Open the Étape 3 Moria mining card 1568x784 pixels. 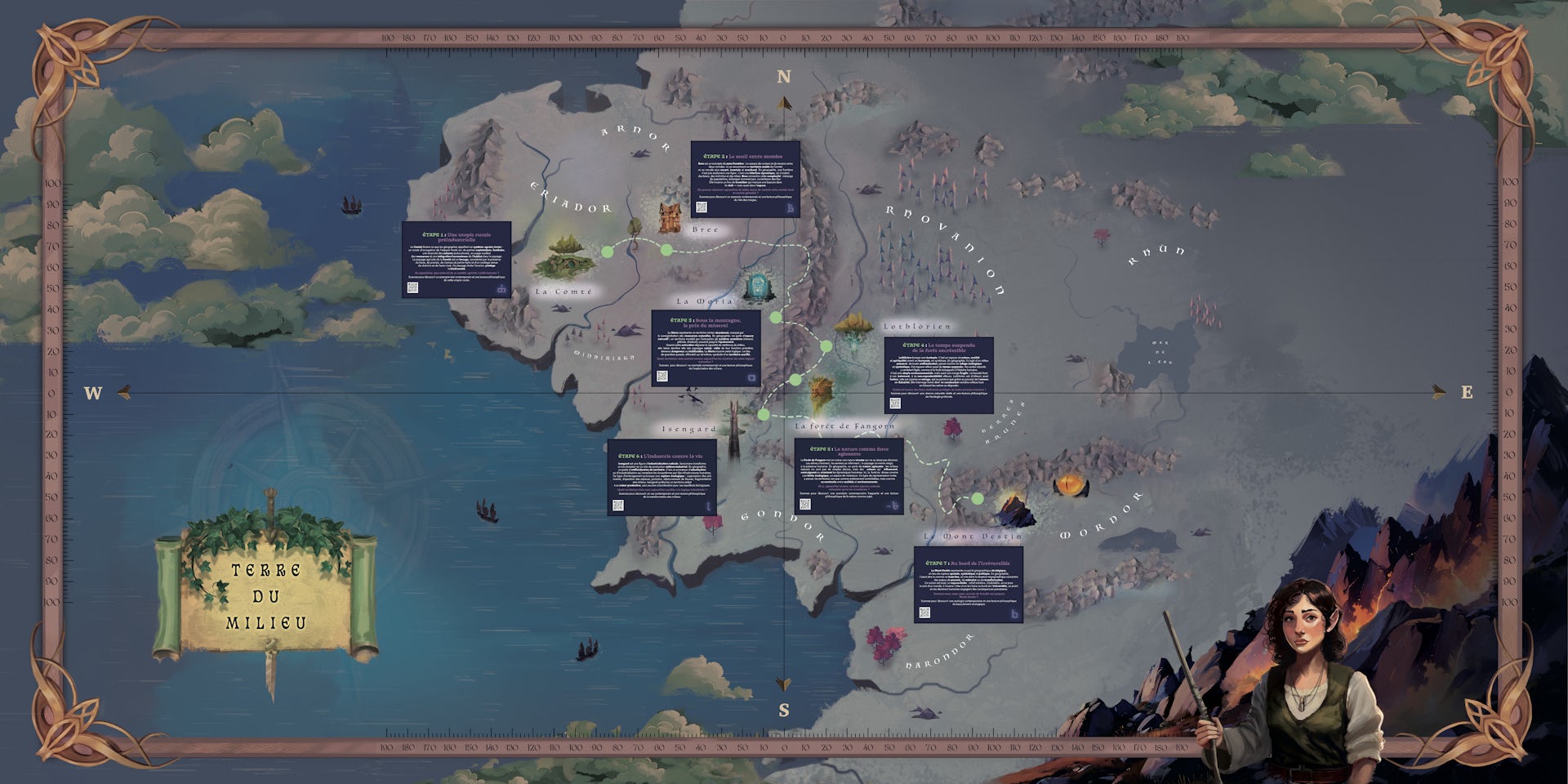(x=706, y=347)
